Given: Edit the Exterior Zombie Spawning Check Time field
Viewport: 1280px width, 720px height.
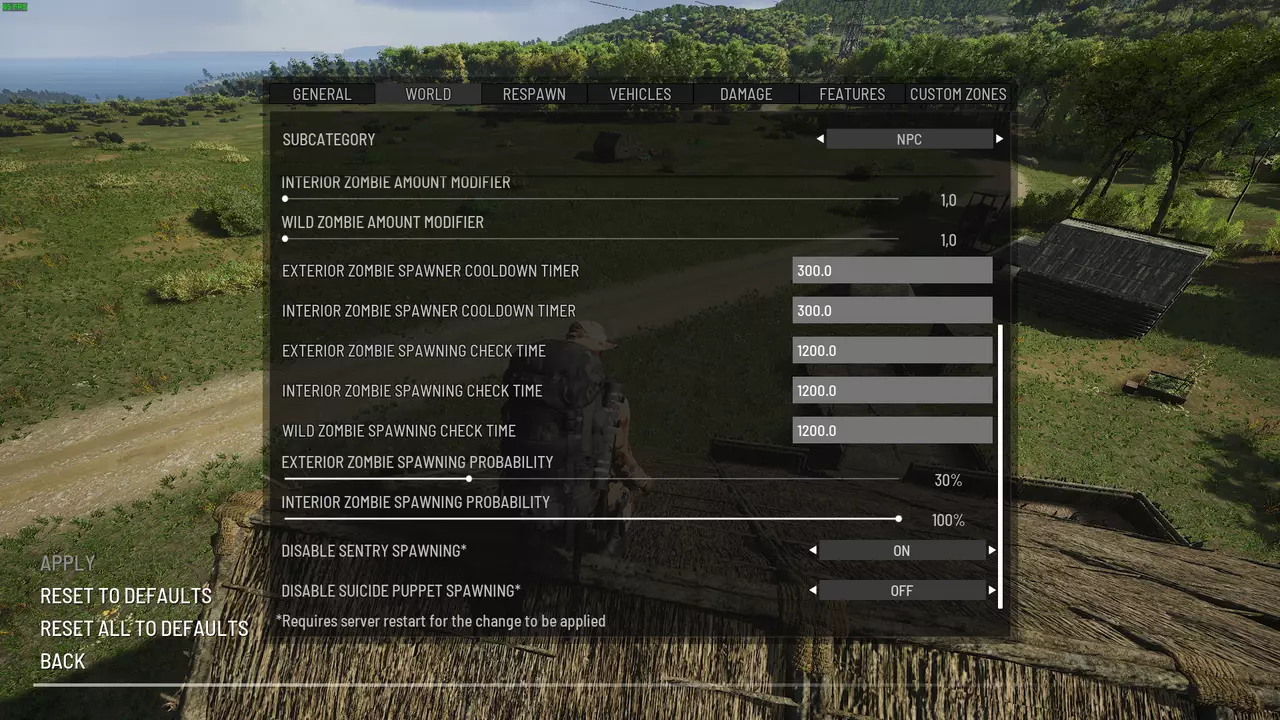Looking at the screenshot, I should [x=892, y=351].
